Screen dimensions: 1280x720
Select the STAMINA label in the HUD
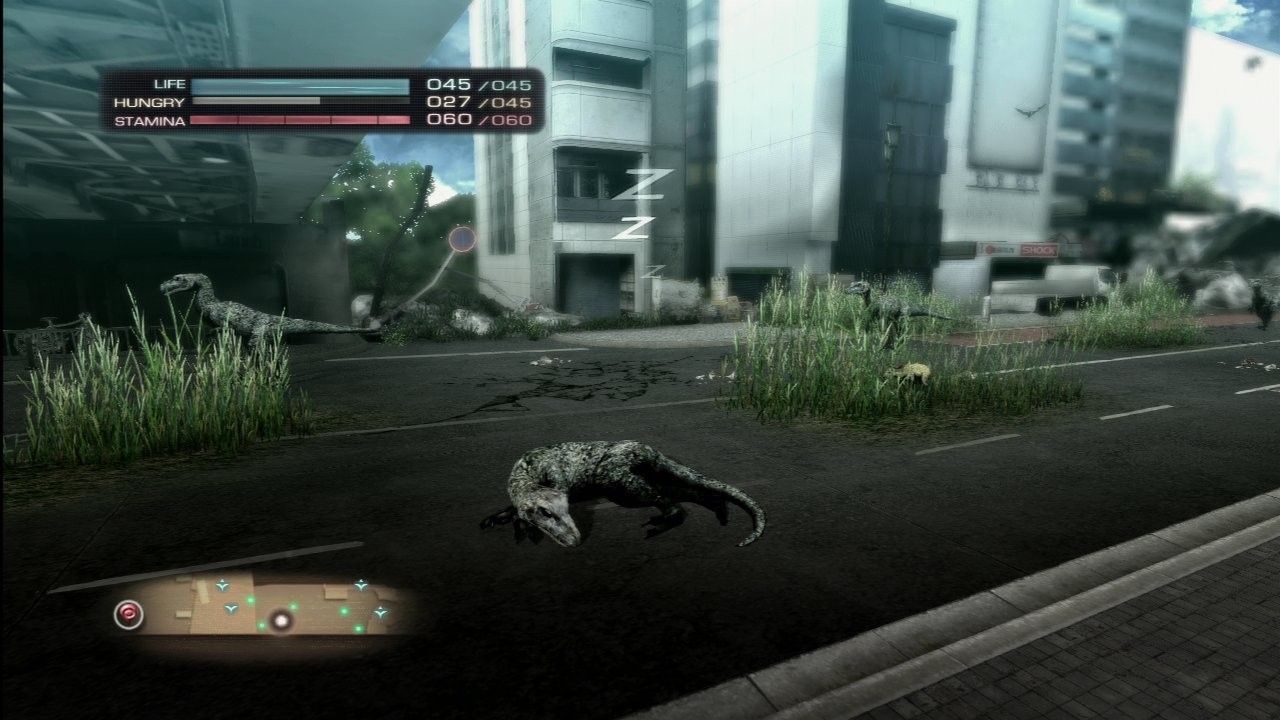pyautogui.click(x=152, y=121)
